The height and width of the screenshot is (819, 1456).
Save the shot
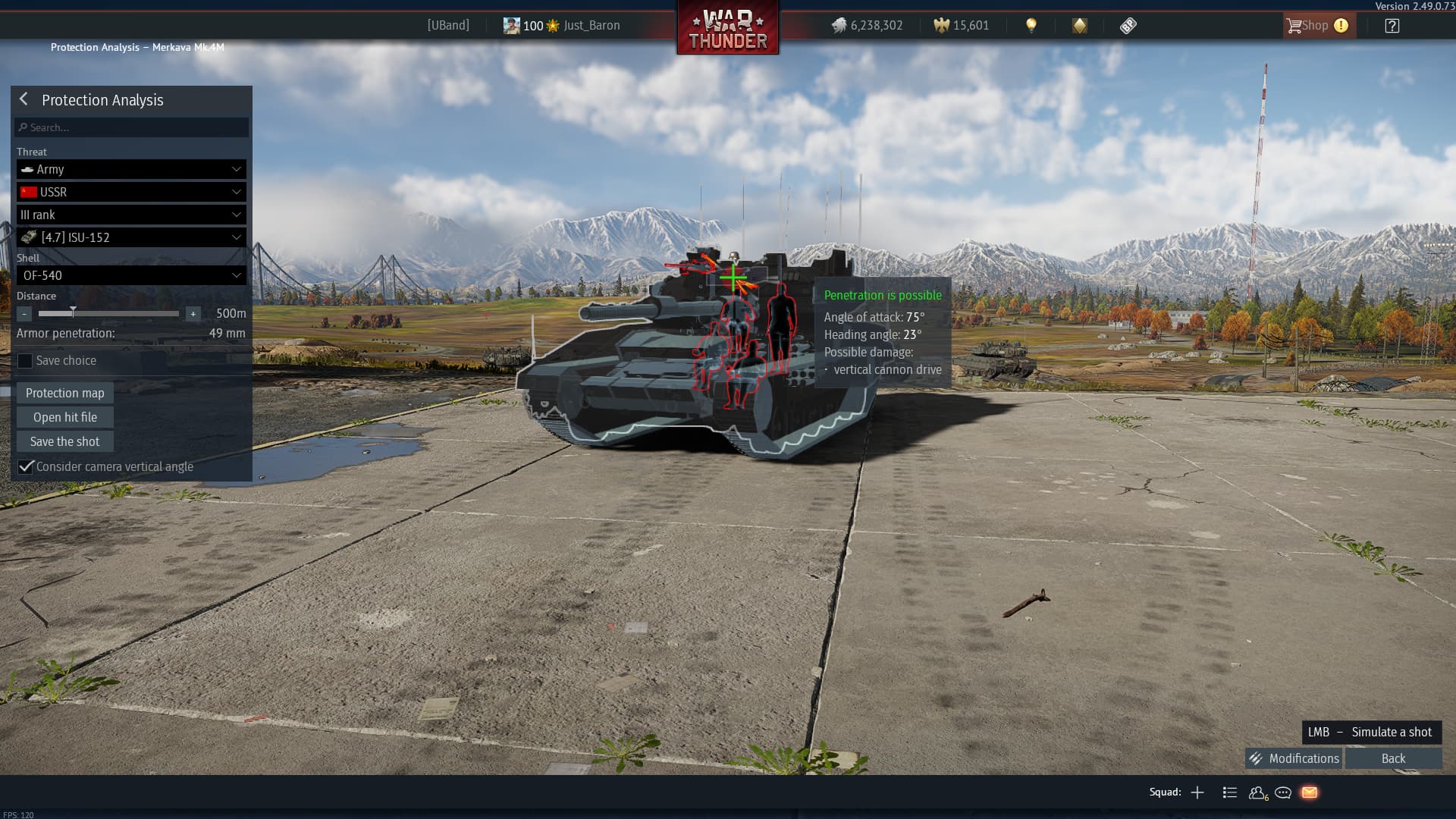[65, 441]
